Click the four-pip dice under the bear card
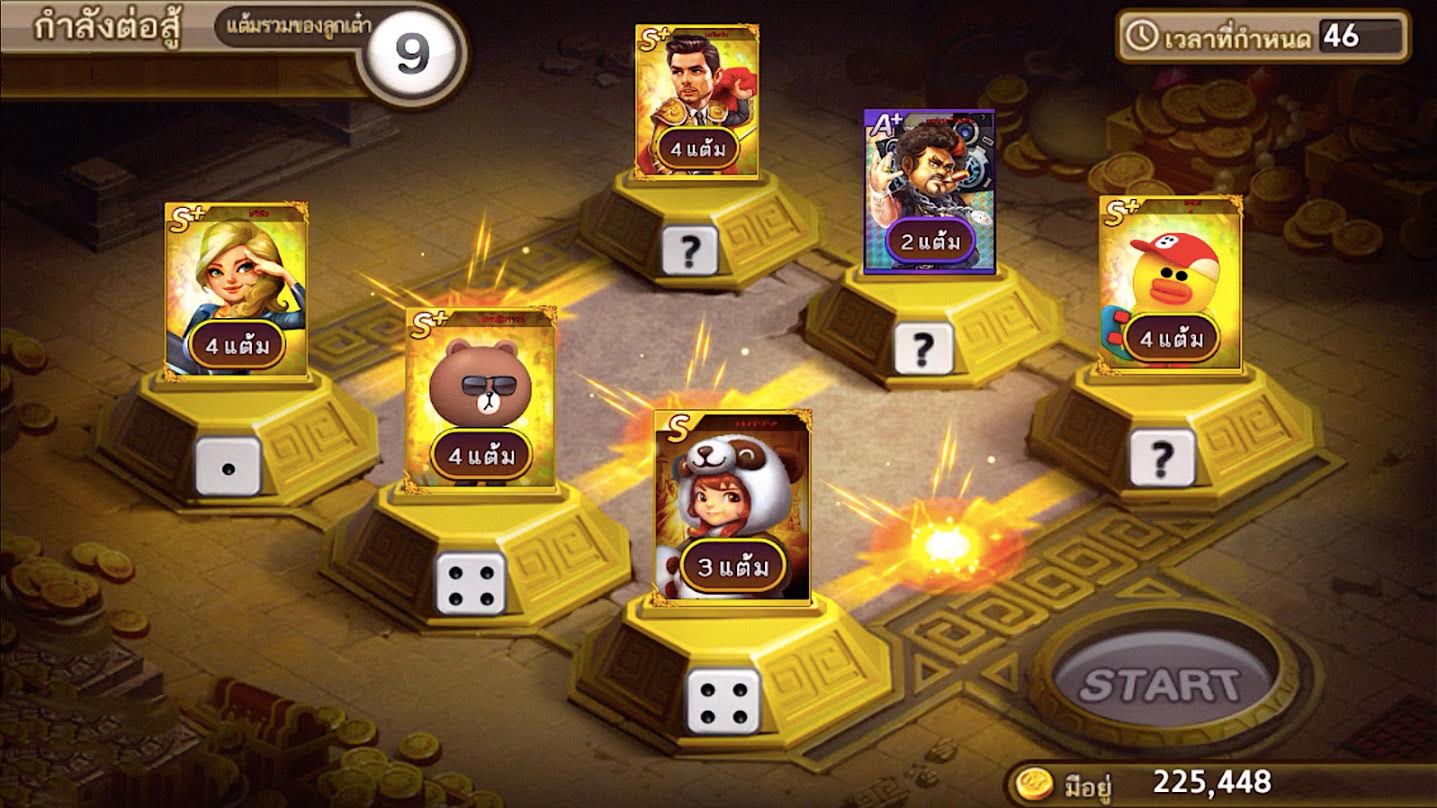 pyautogui.click(x=470, y=583)
